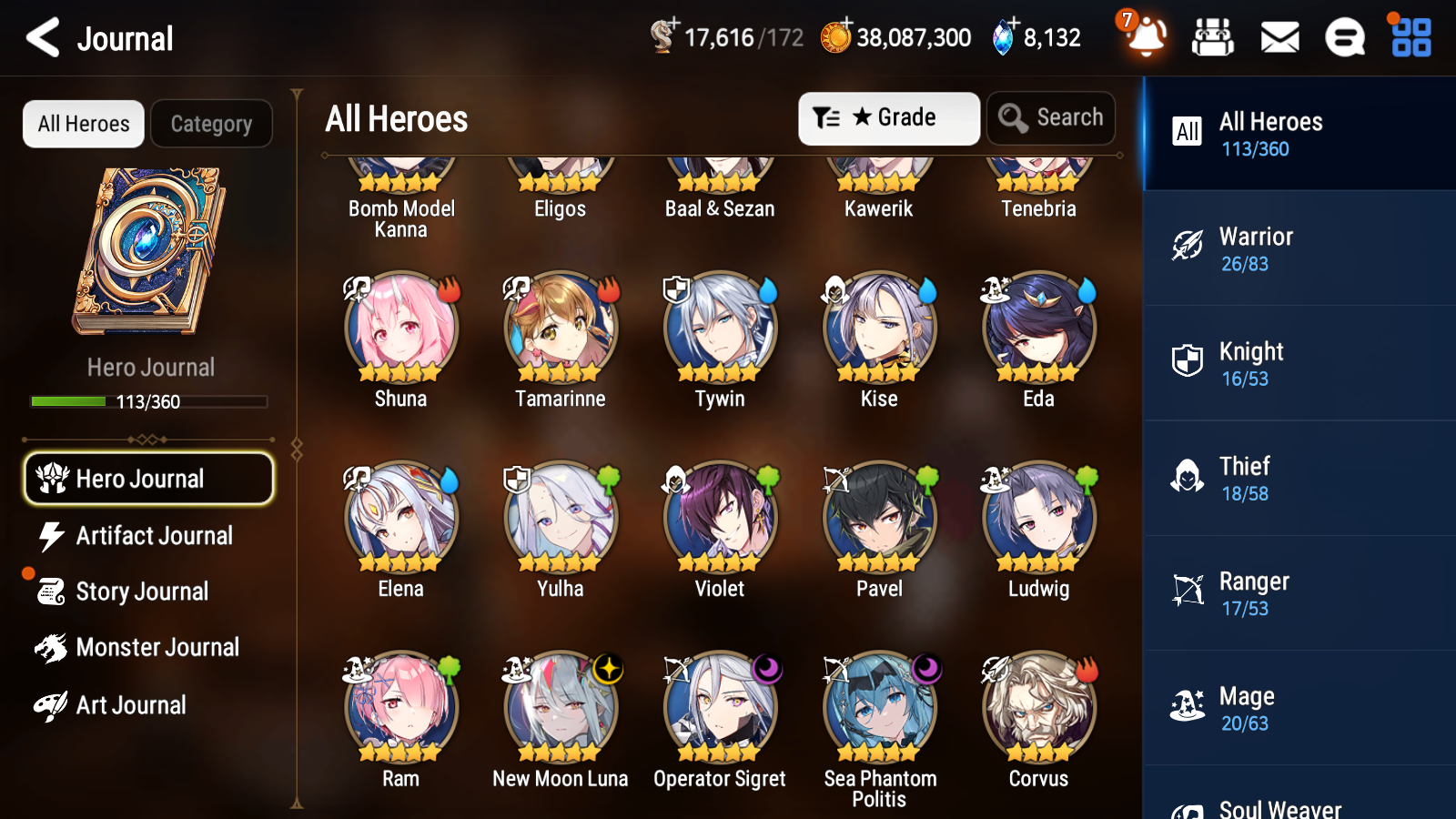Switch to the Category tab
The height and width of the screenshot is (819, 1456).
(211, 124)
